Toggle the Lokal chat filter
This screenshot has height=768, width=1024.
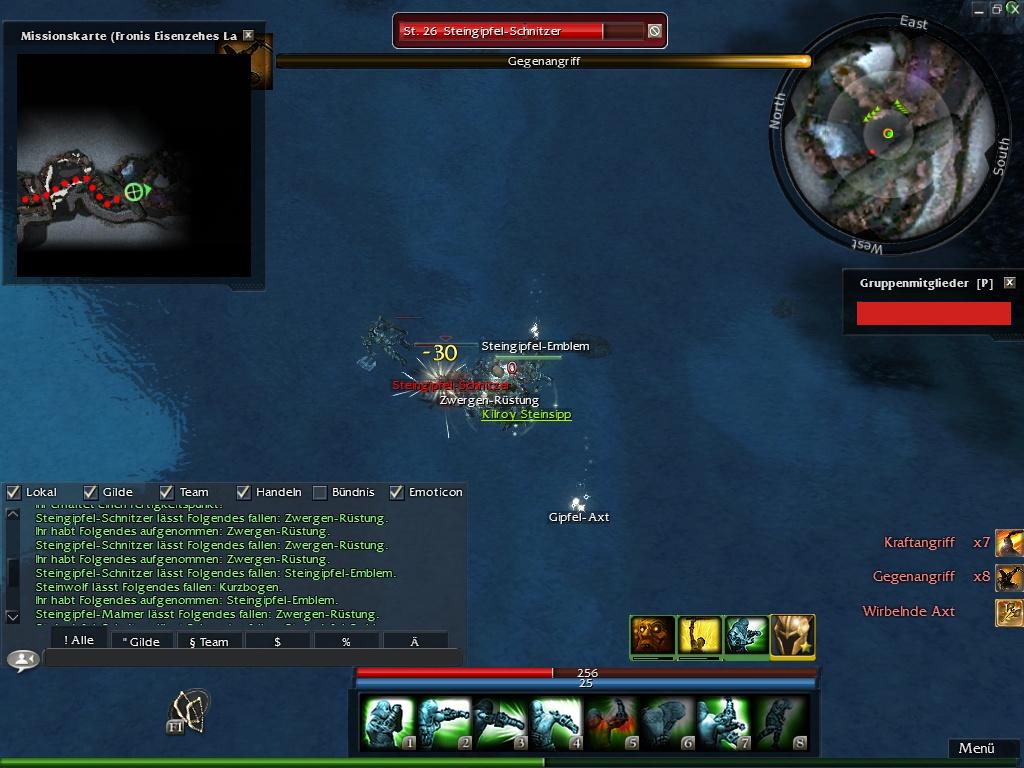click(14, 492)
